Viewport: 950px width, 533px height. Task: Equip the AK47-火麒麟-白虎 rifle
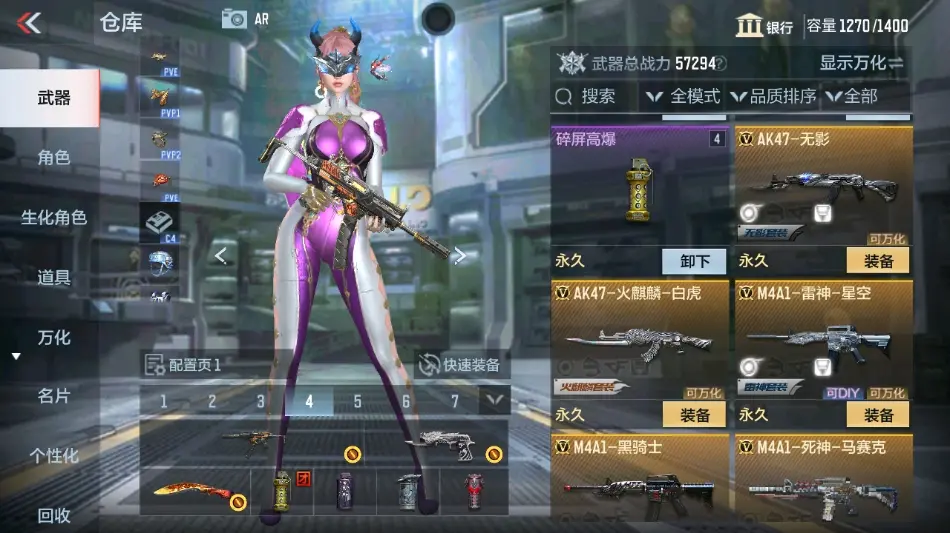[x=695, y=415]
